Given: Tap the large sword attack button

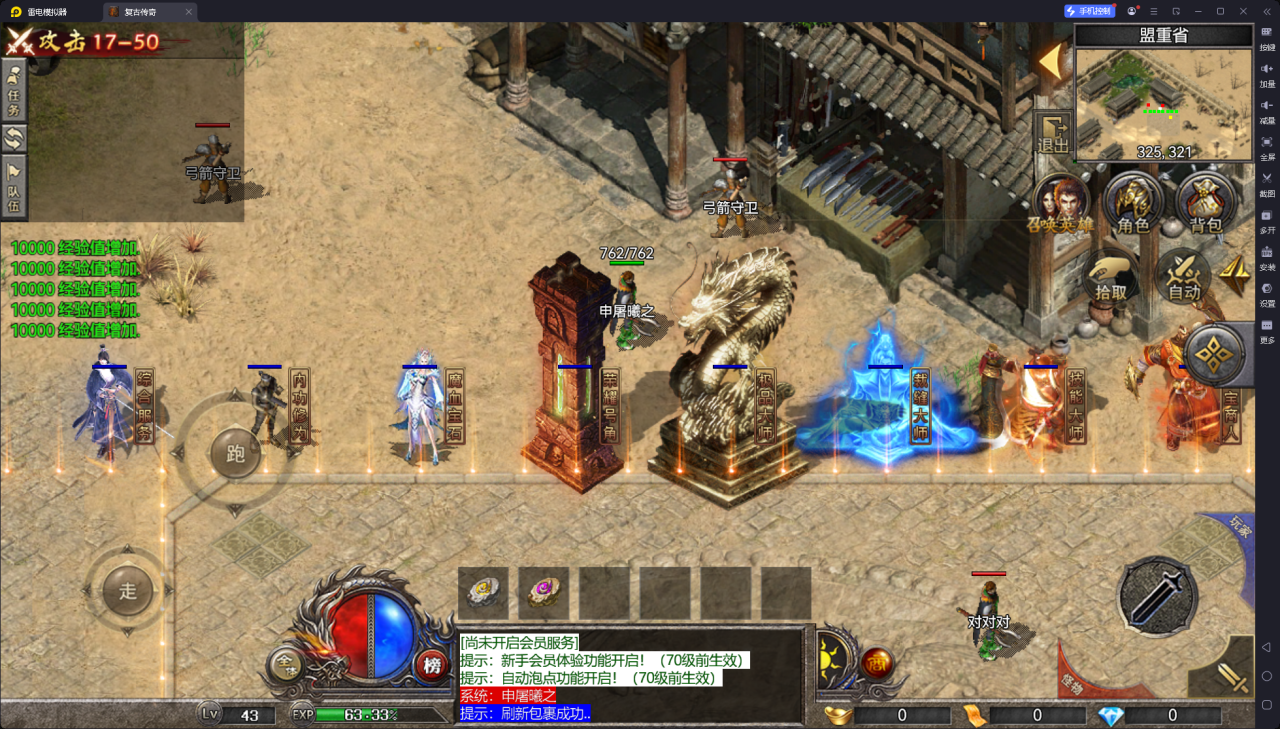Looking at the screenshot, I should tap(1157, 596).
